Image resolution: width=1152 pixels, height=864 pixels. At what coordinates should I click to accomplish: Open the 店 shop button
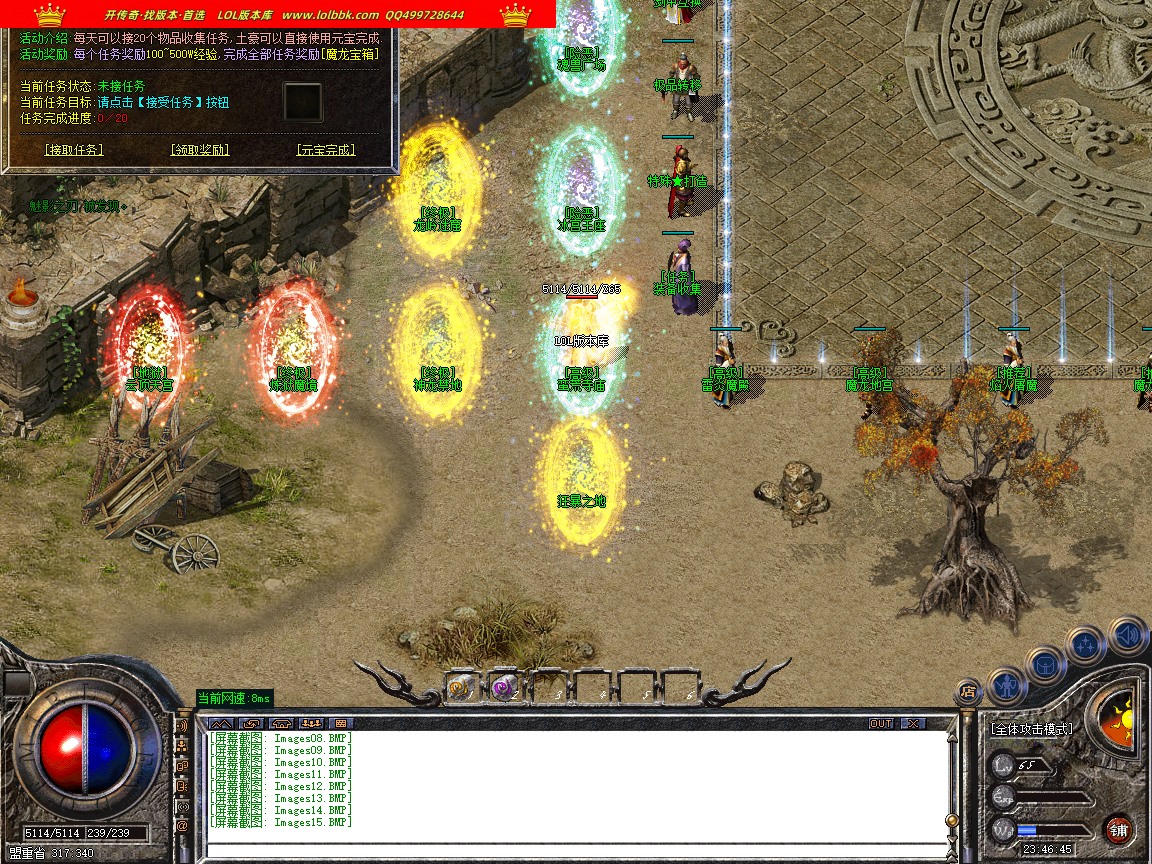(x=967, y=690)
